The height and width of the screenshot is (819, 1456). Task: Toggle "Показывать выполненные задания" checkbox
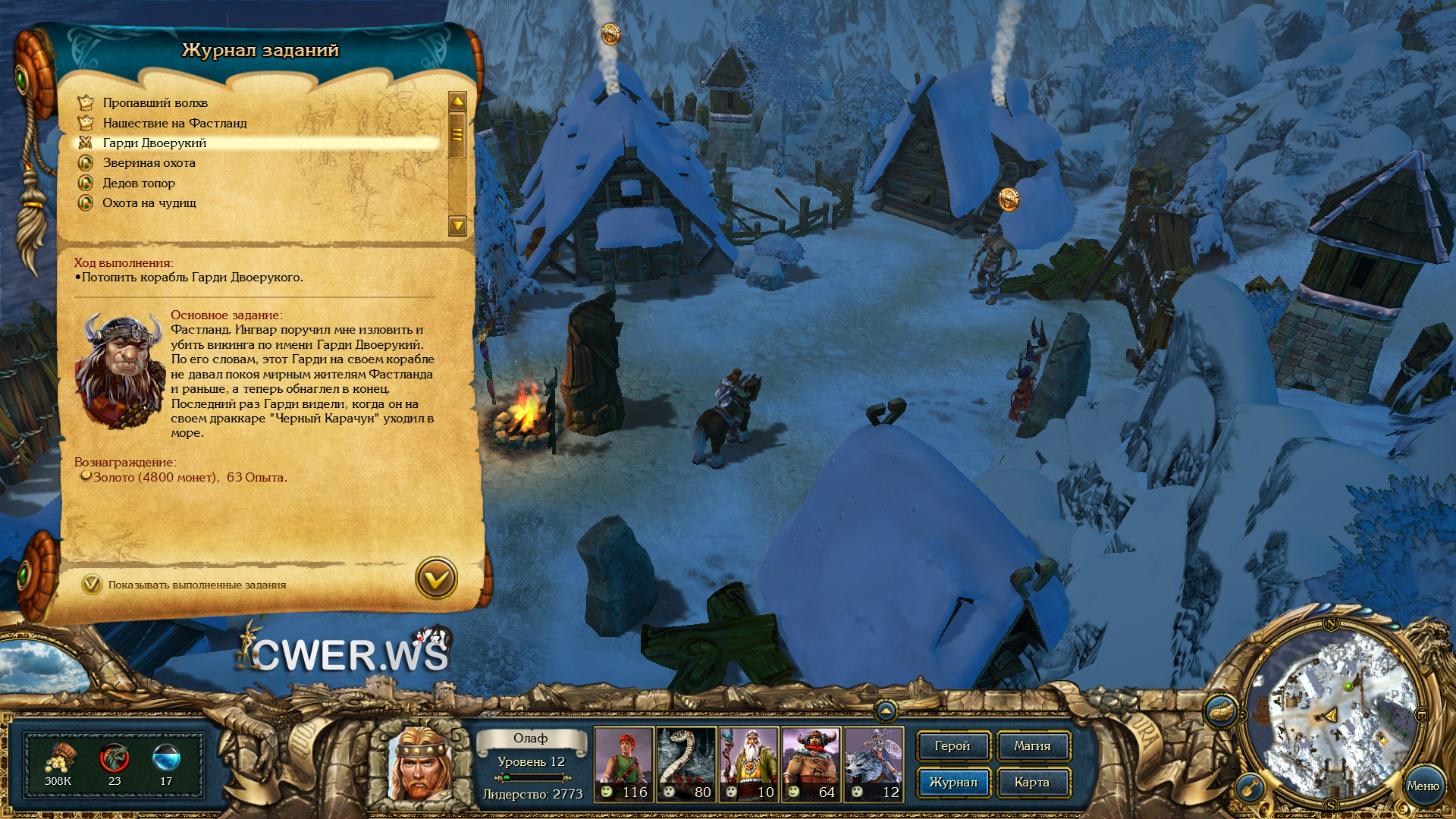(92, 585)
